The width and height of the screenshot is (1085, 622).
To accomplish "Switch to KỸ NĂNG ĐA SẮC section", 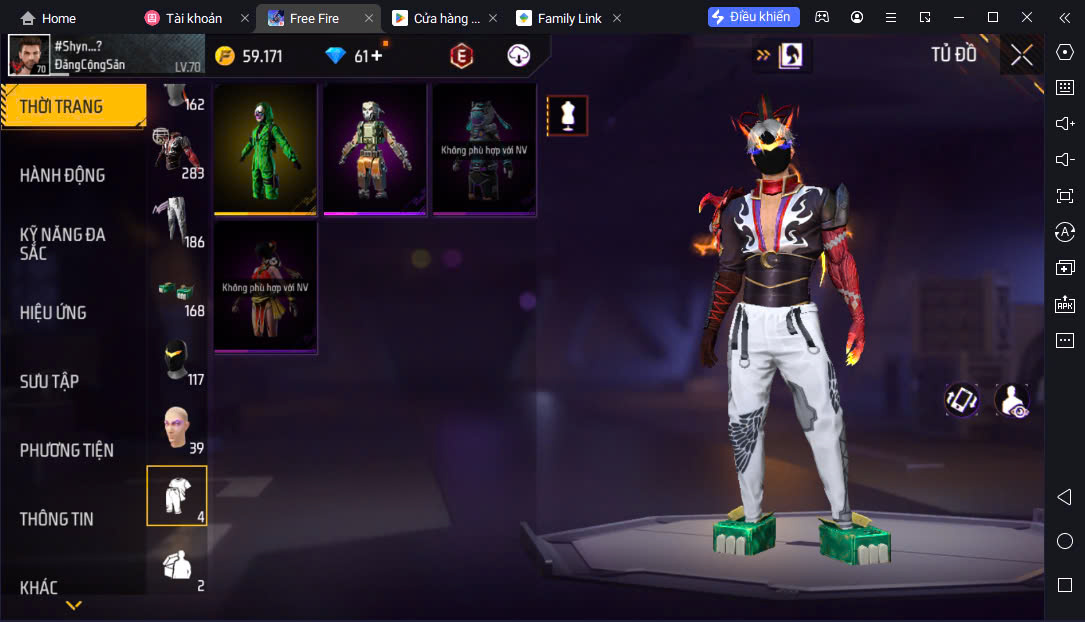I will (x=62, y=243).
